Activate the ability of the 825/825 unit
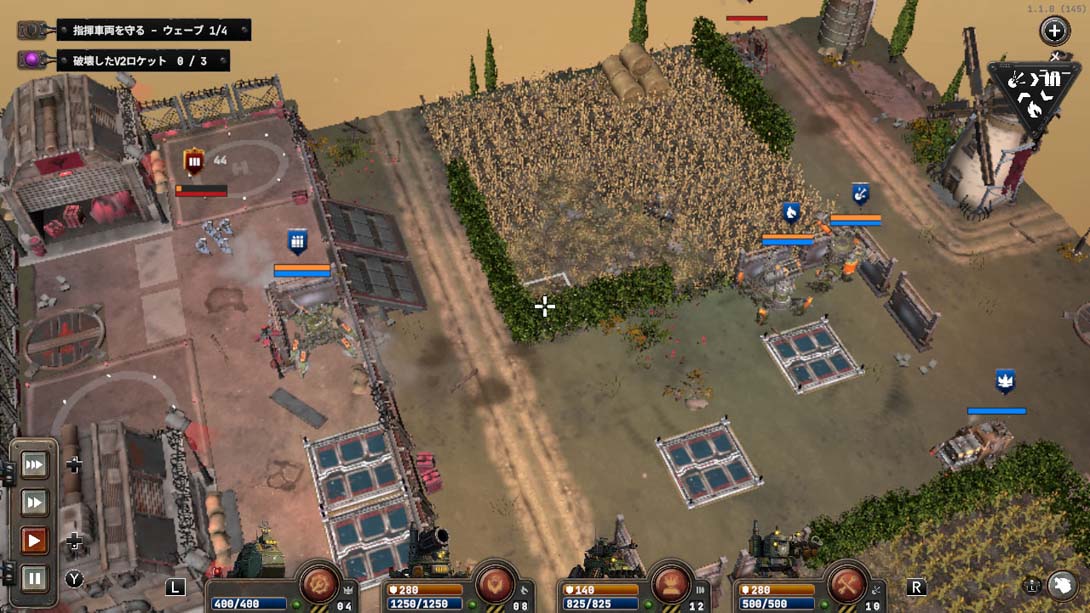Screen dimensions: 1090x613 tap(671, 584)
